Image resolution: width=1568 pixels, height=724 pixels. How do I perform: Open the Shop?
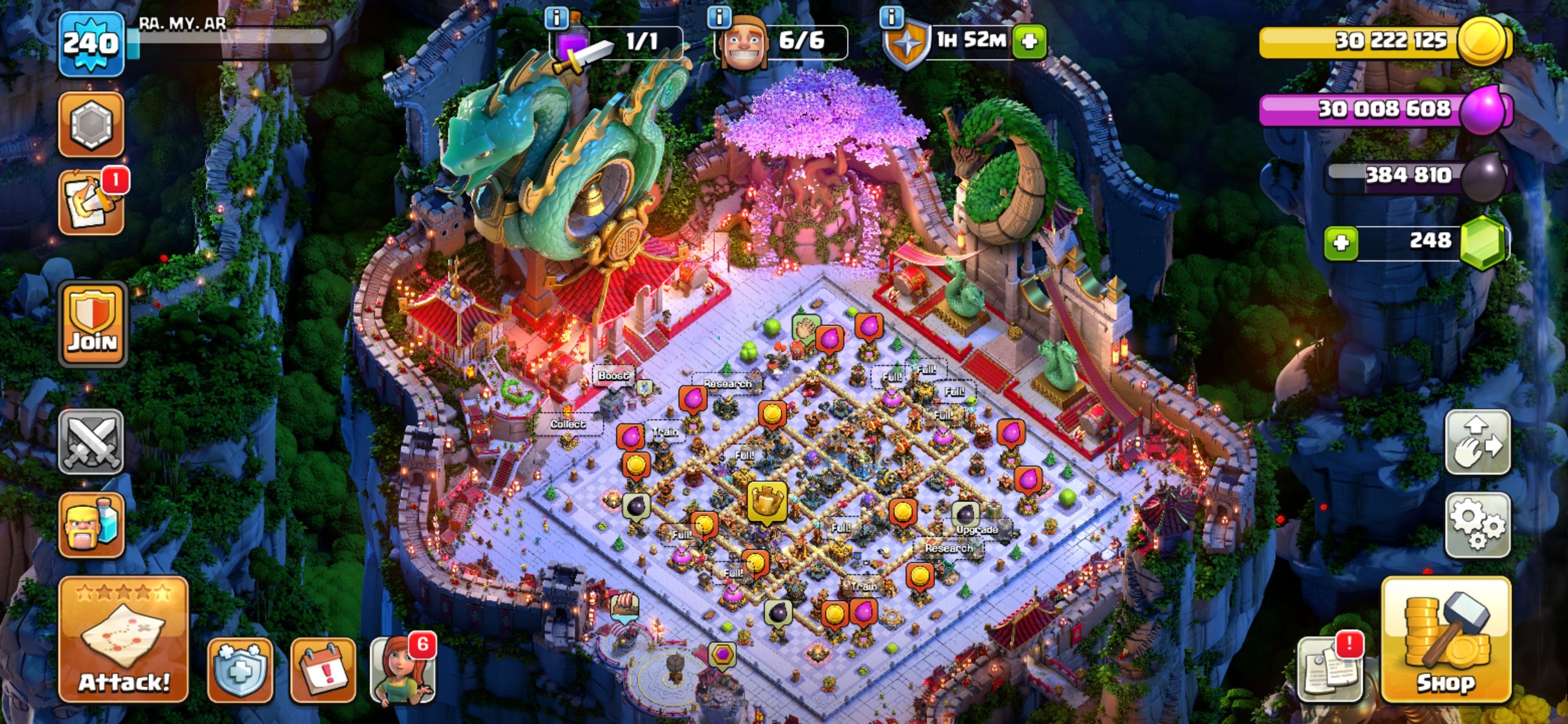coord(1446,640)
